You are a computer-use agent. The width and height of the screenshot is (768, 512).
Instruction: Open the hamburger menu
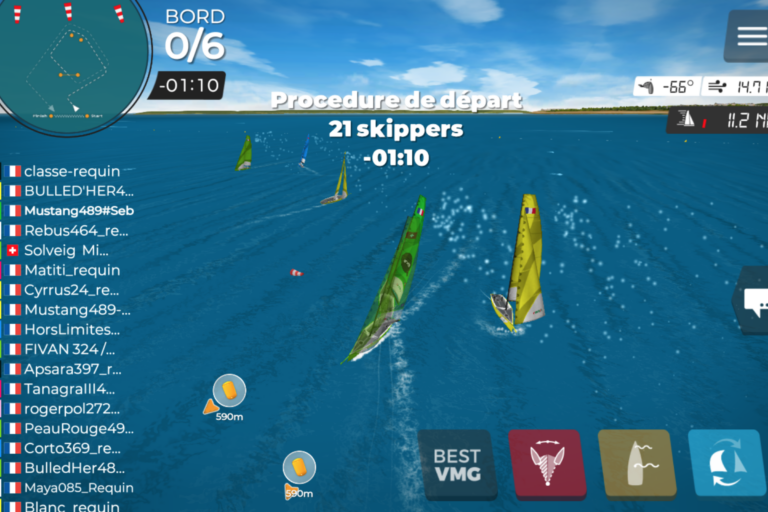(x=750, y=35)
